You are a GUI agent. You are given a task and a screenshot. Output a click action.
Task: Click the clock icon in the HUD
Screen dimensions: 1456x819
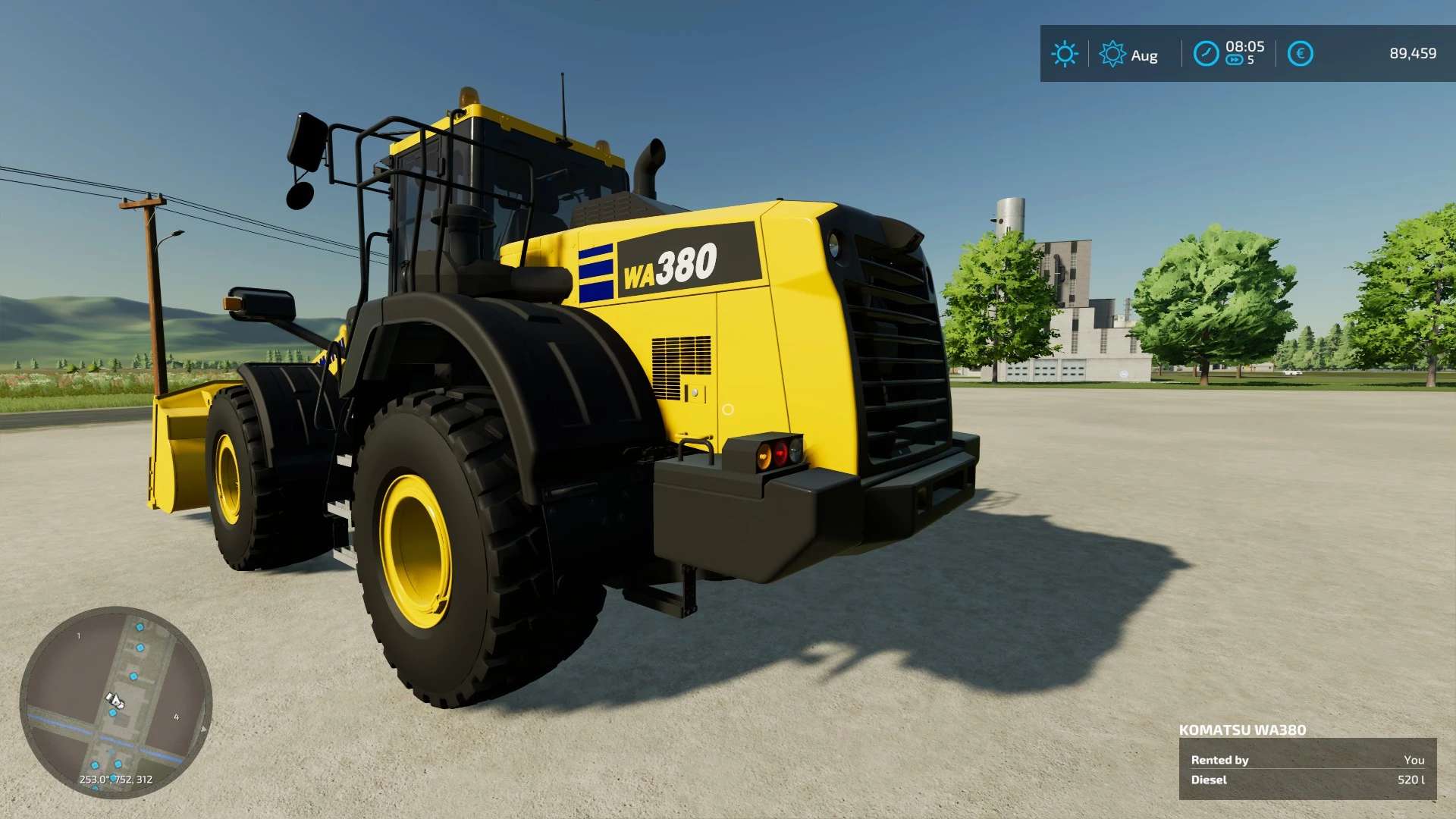(1206, 54)
